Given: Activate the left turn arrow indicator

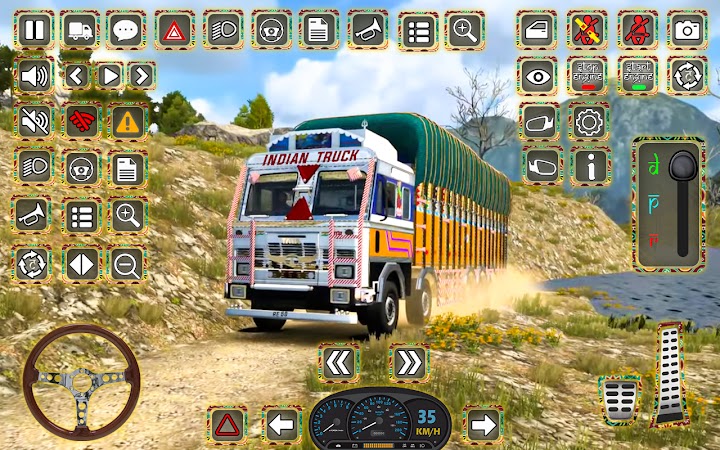Looking at the screenshot, I should pyautogui.click(x=282, y=425).
